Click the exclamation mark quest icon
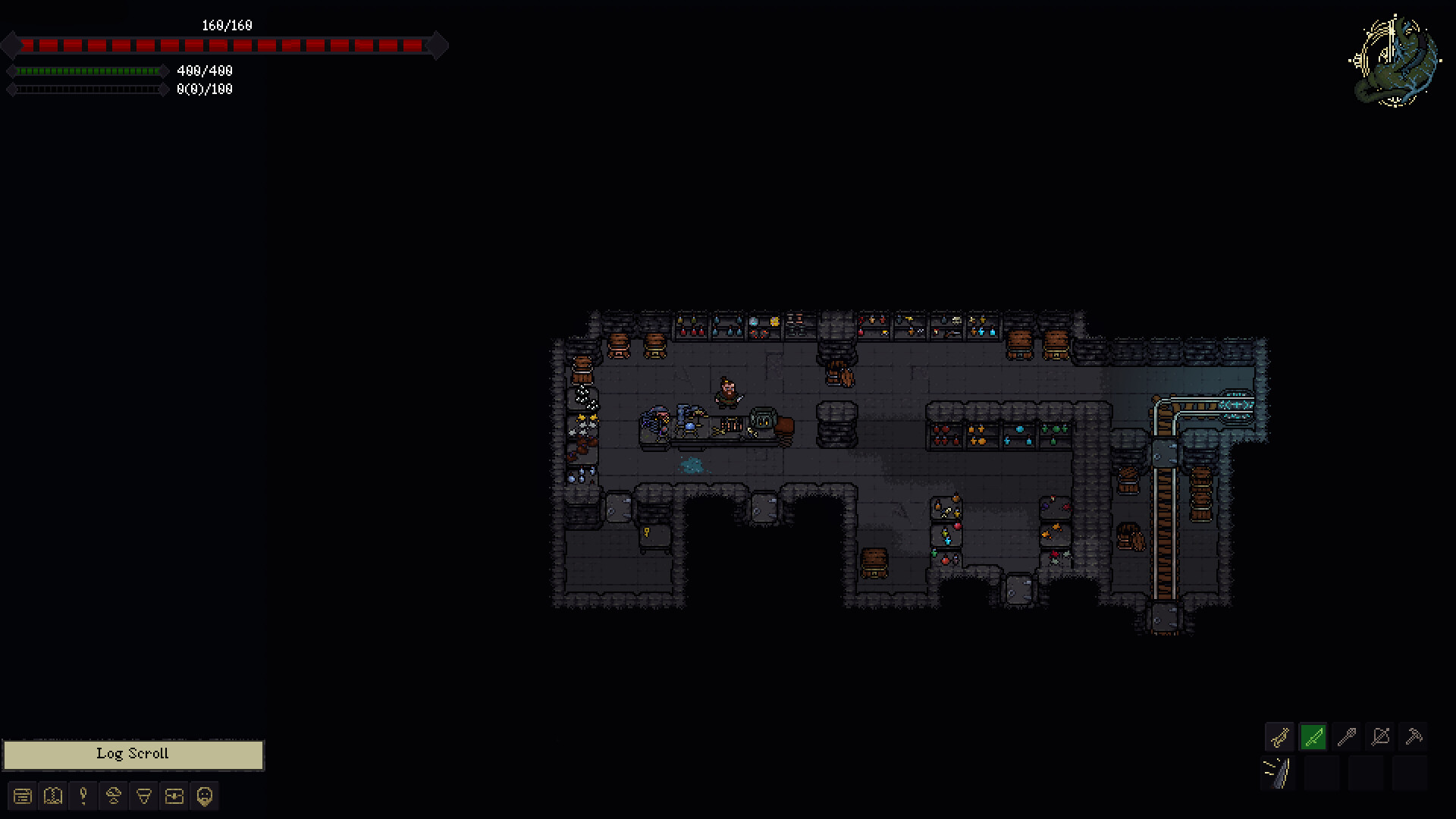 click(83, 796)
